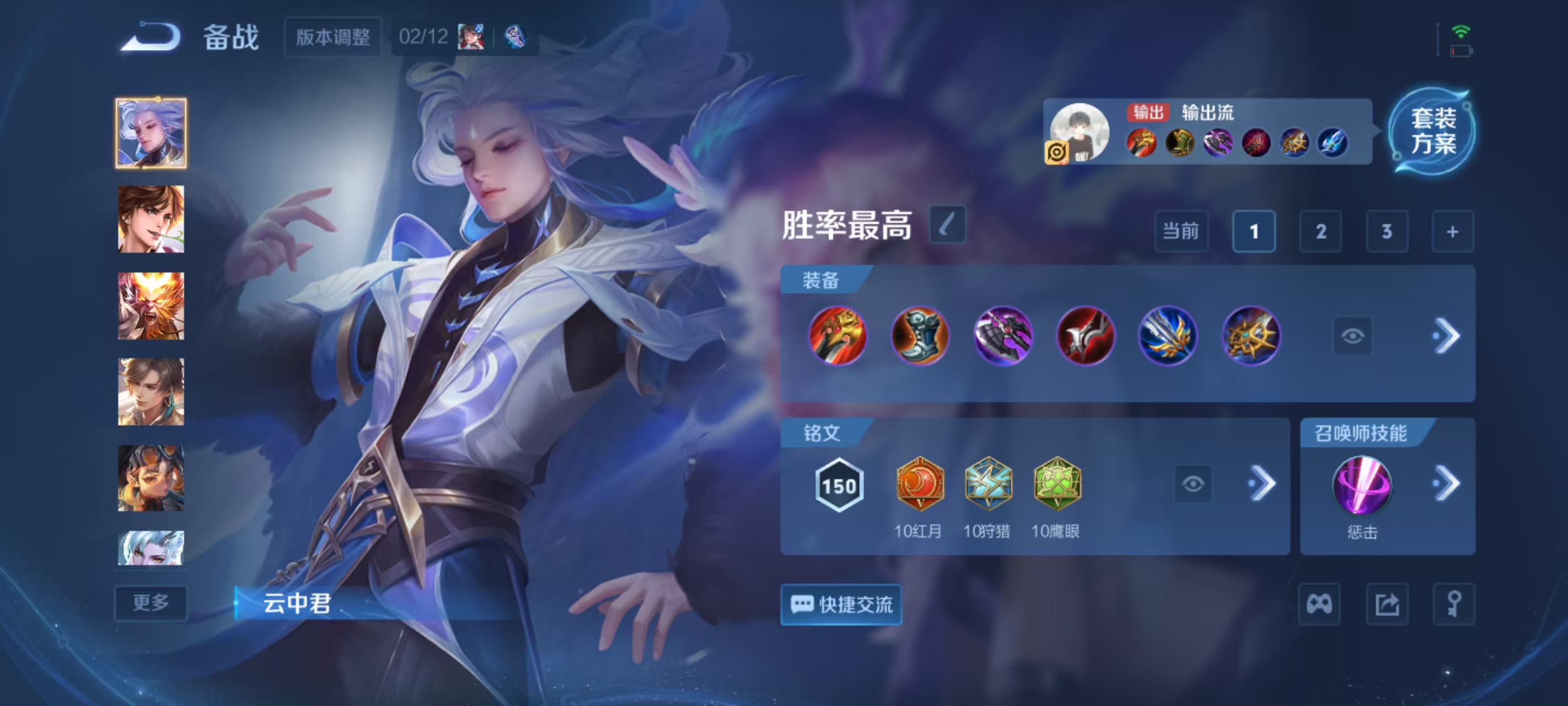Switch to build scheme tab 2
The height and width of the screenshot is (706, 1568).
point(1320,232)
